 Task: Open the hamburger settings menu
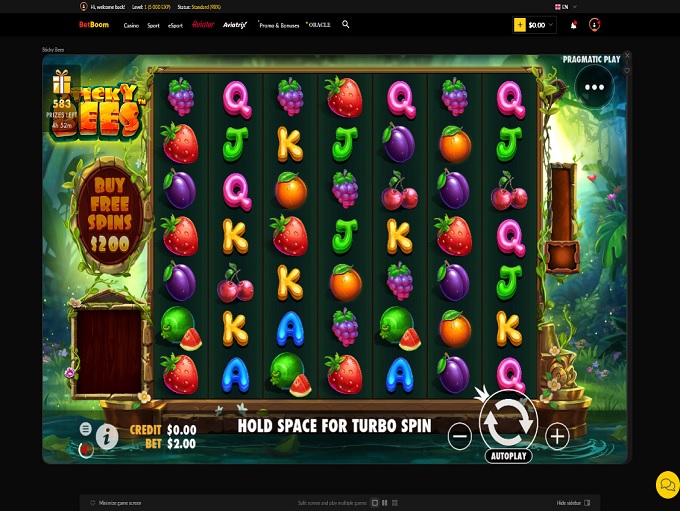[x=87, y=428]
